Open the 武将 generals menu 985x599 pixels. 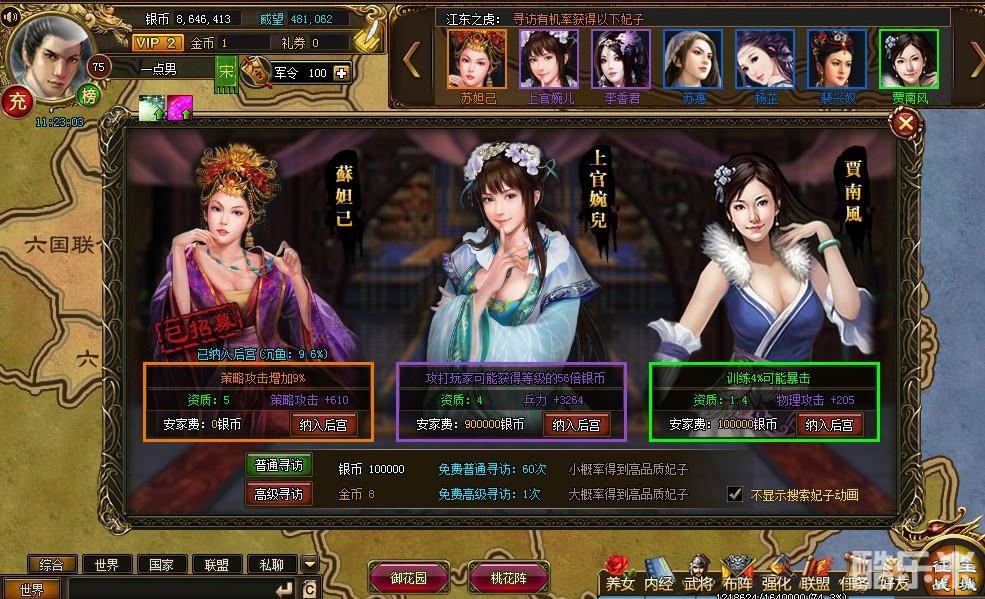[699, 583]
